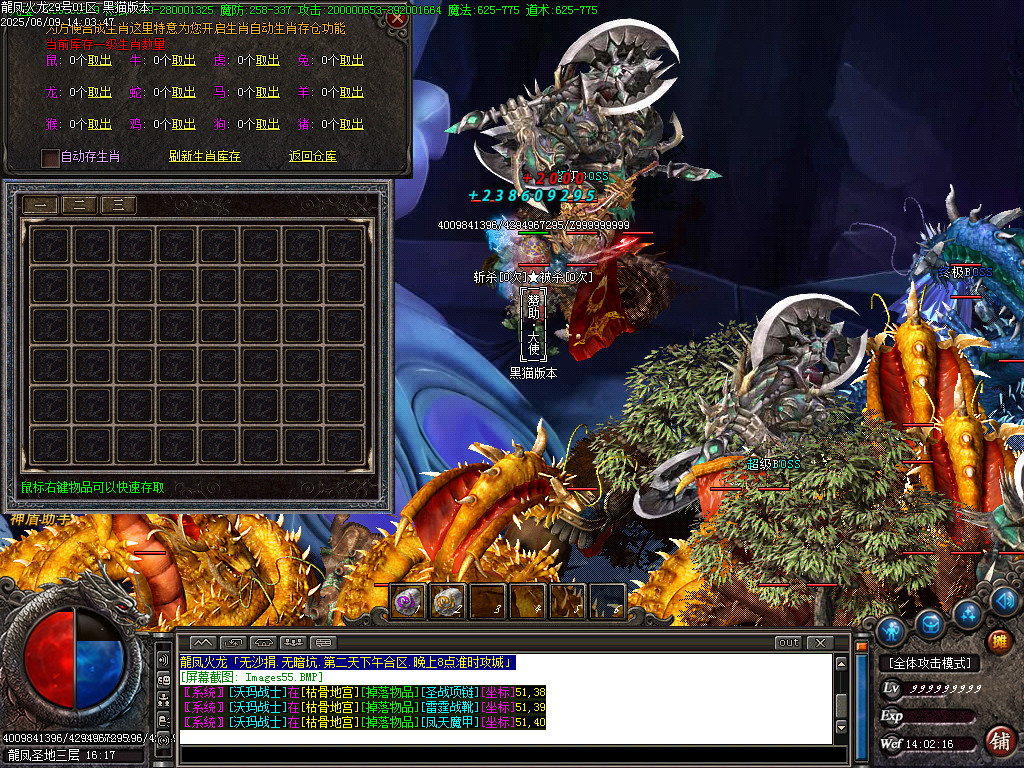Change the 全体攻击模式 attack mode
This screenshot has width=1024, height=768.
[929, 663]
